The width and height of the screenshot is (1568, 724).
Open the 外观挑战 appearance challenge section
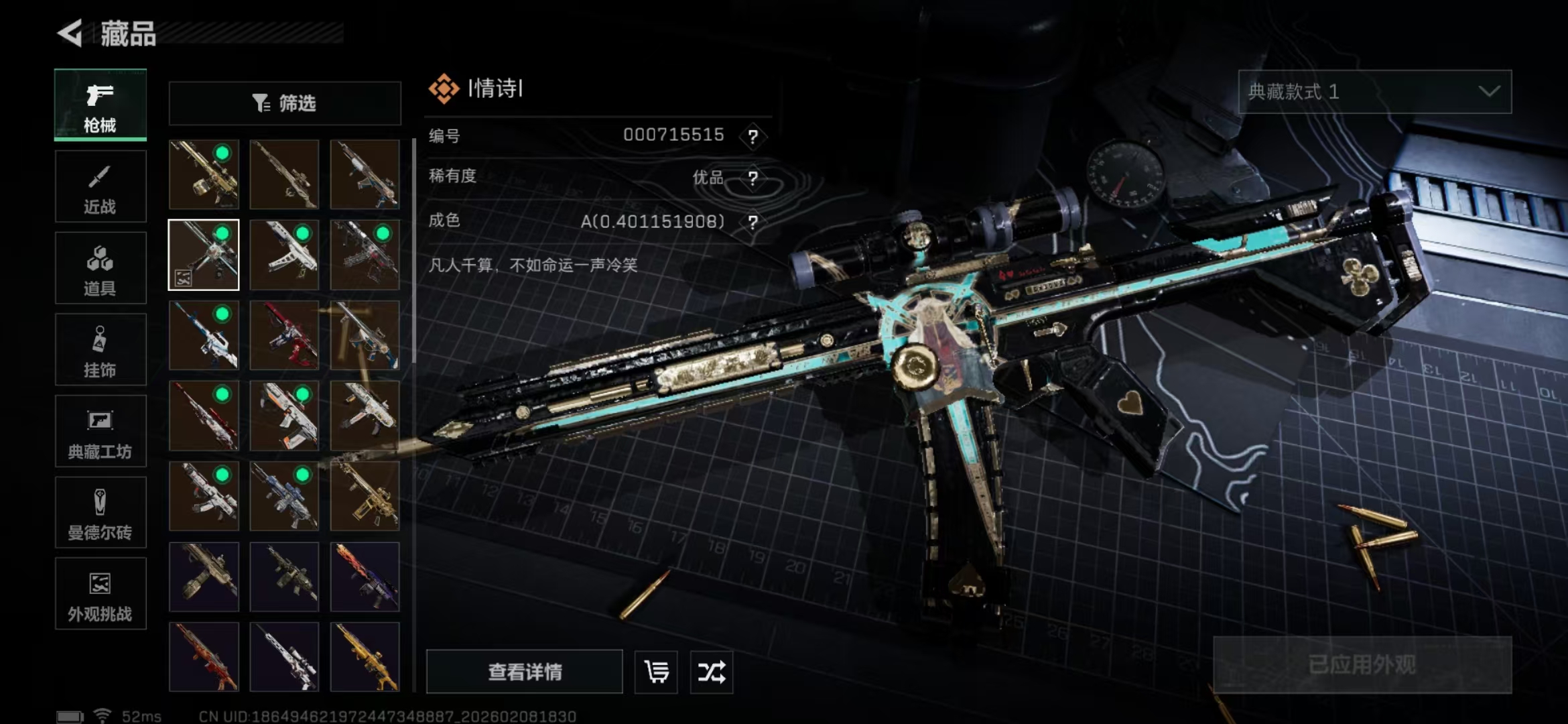pyautogui.click(x=100, y=594)
